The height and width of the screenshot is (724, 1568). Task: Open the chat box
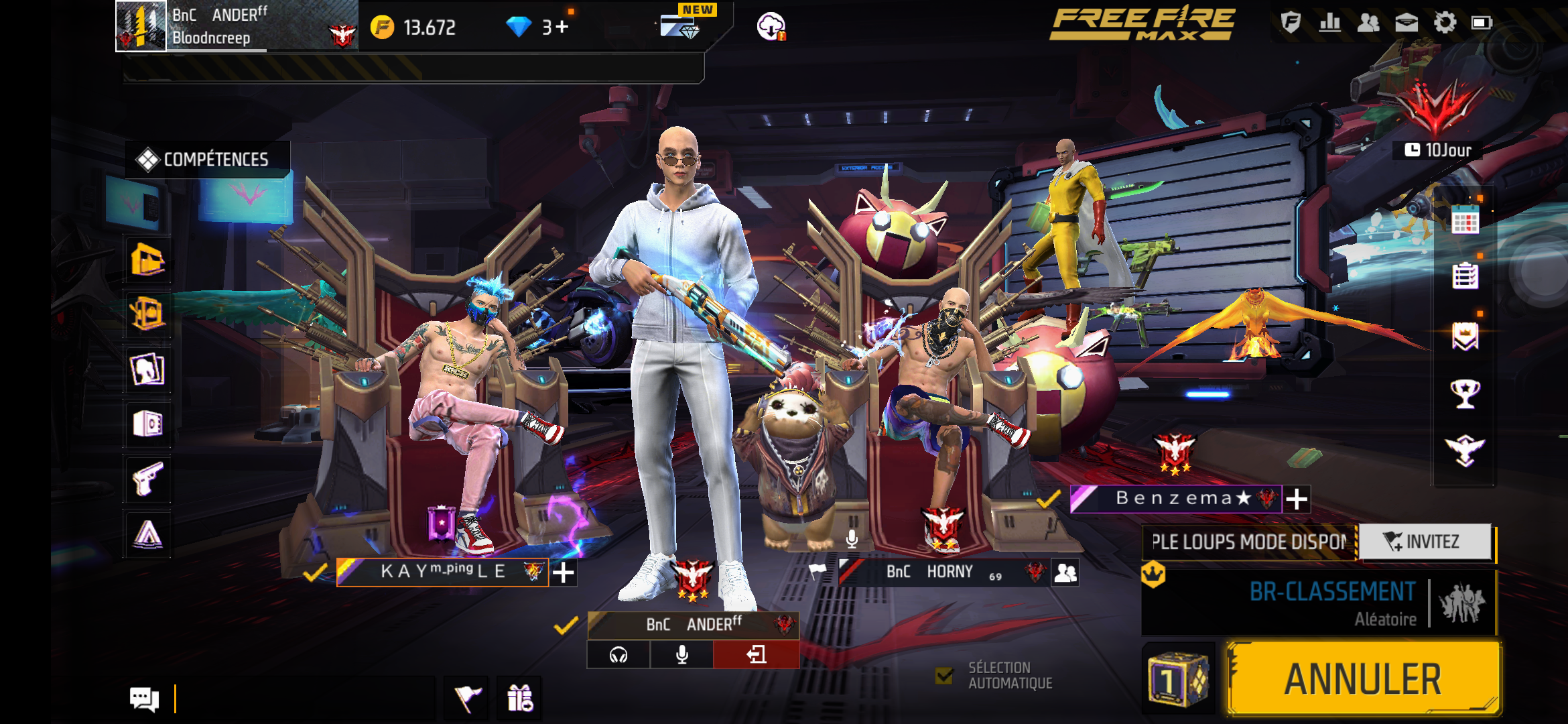click(x=145, y=699)
